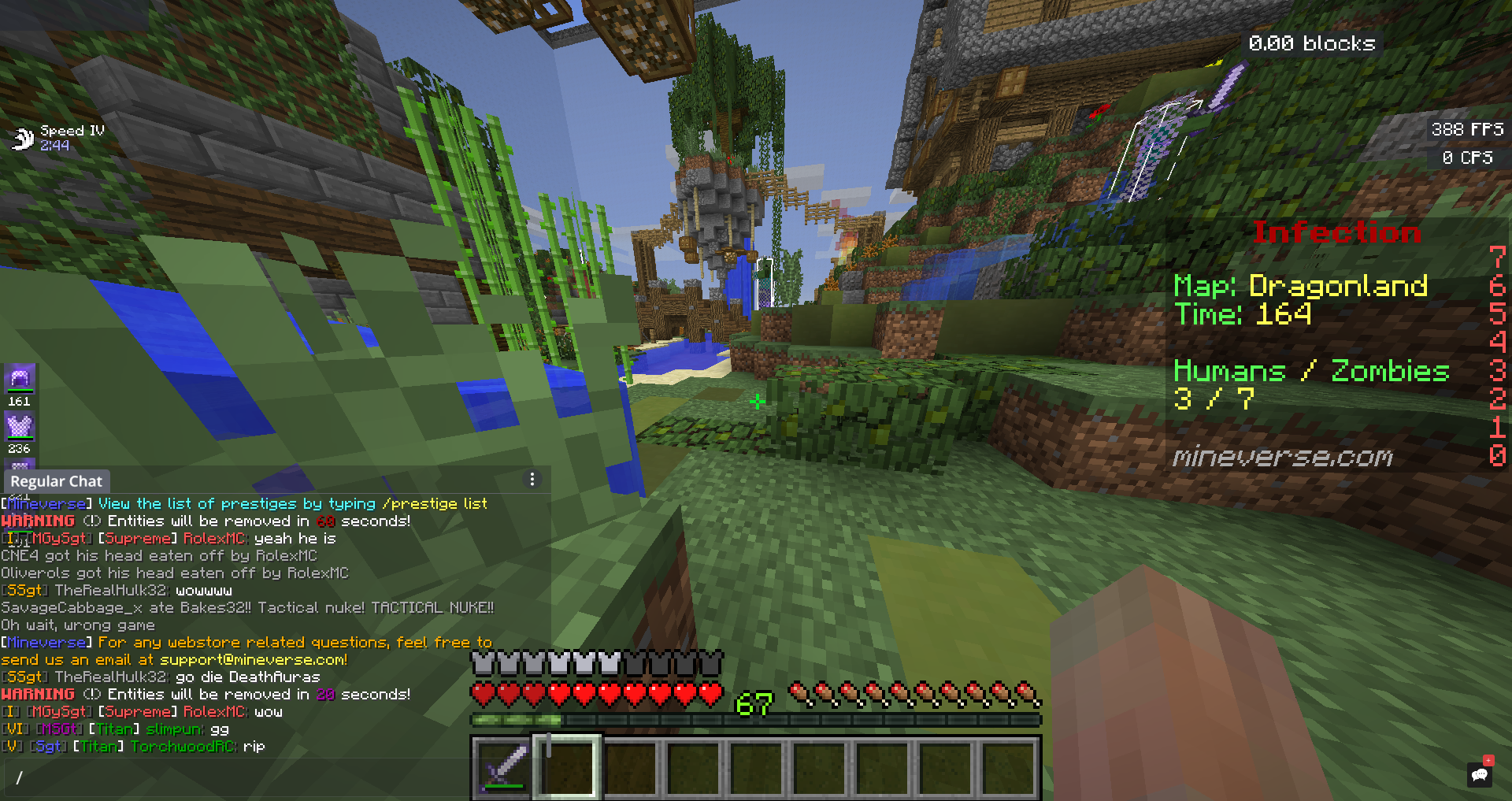The height and width of the screenshot is (801, 1512).
Task: Click TorchwoodRC's name in chat
Action: 182,746
